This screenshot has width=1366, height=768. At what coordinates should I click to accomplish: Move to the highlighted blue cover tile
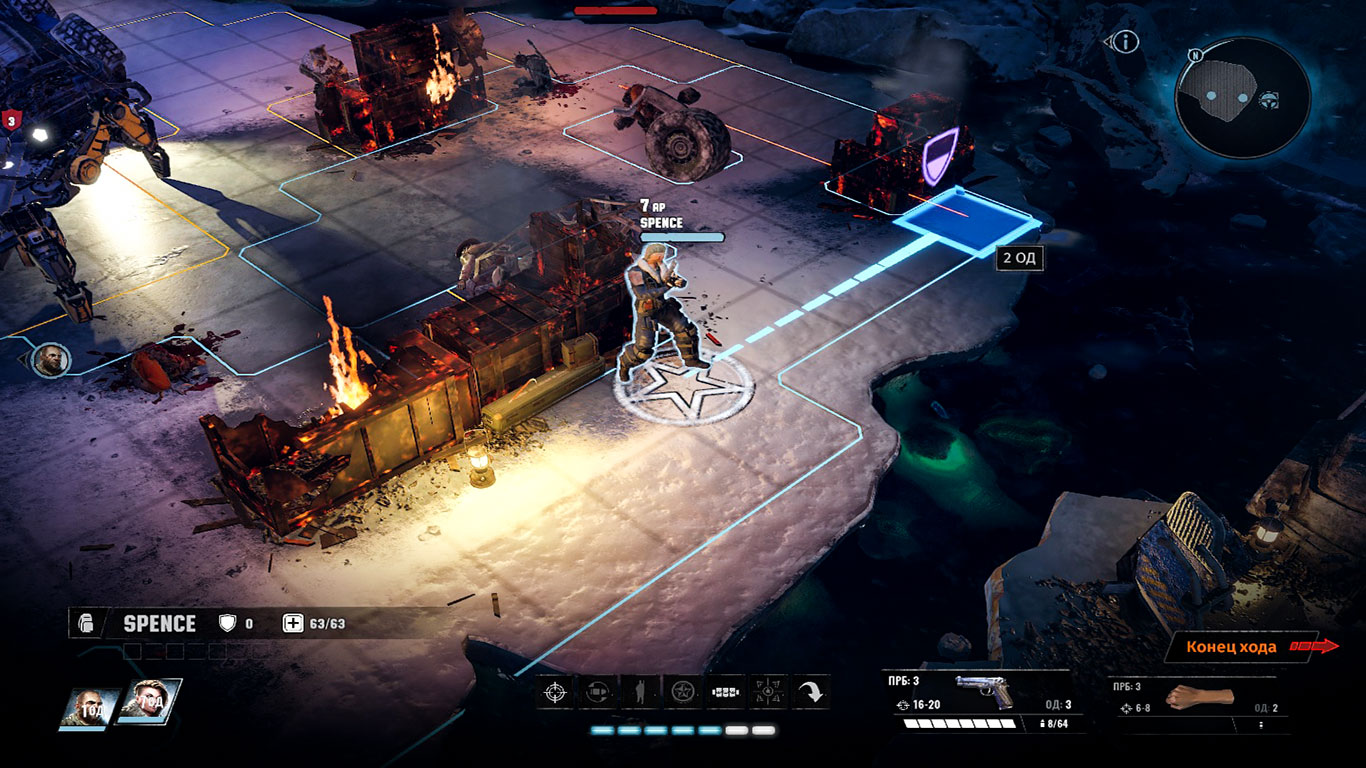click(963, 220)
